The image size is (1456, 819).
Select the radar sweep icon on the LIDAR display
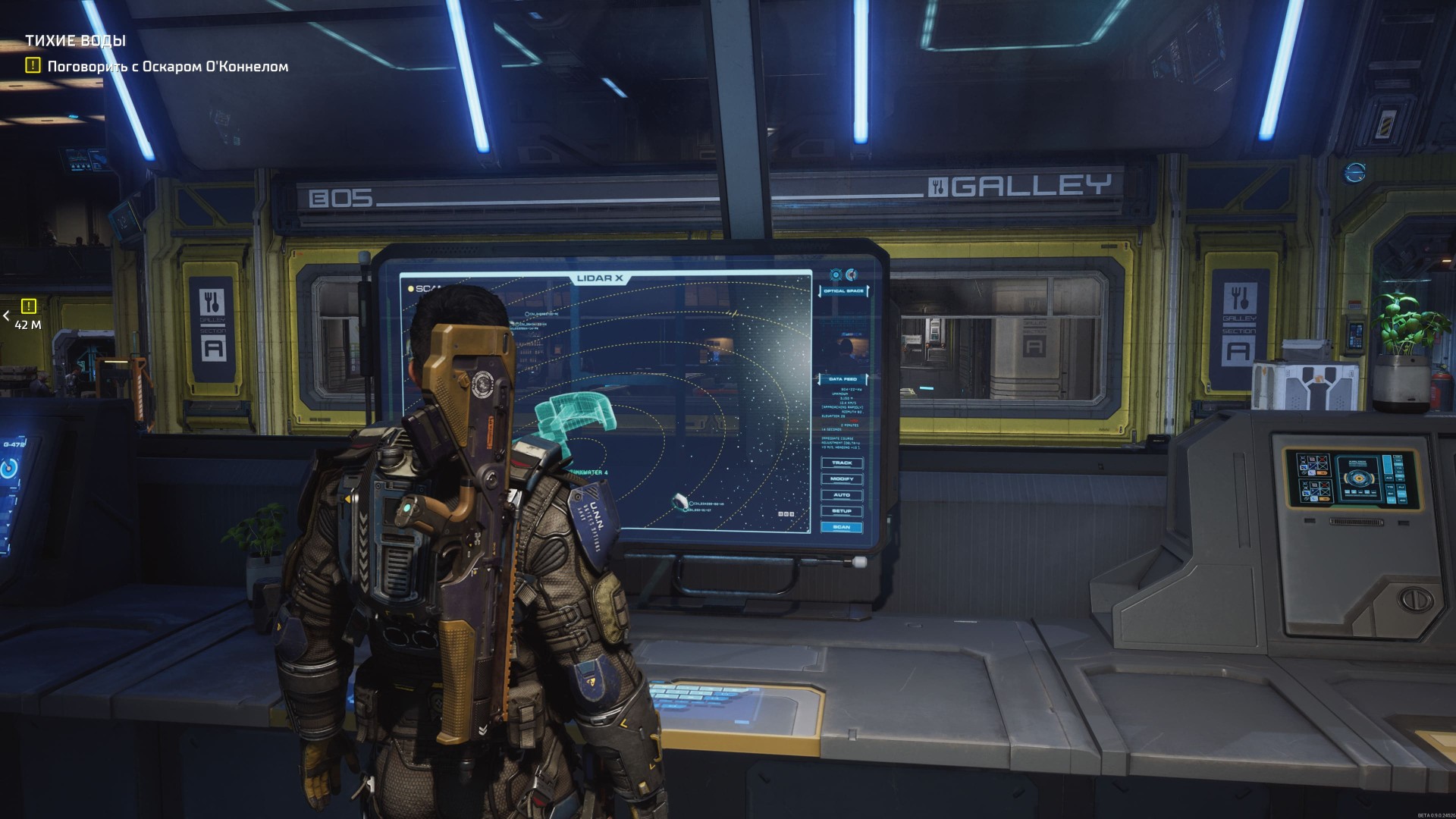(852, 275)
